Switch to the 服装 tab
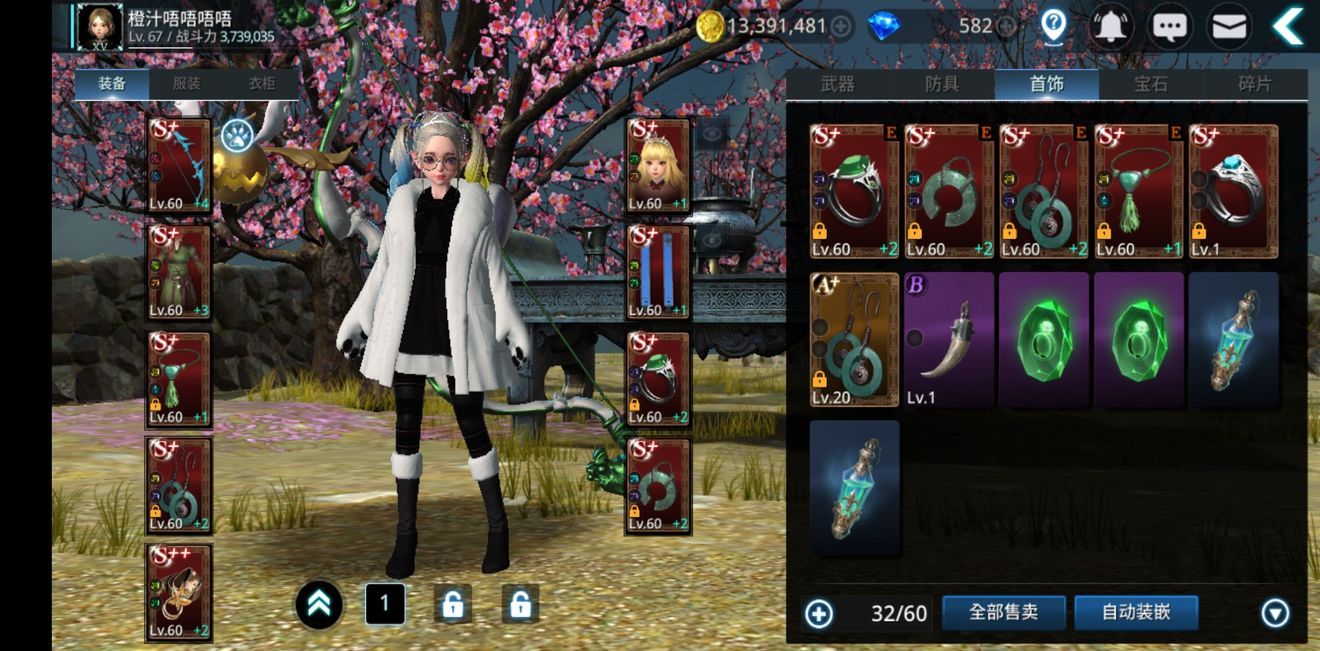This screenshot has width=1320, height=651. [187, 84]
